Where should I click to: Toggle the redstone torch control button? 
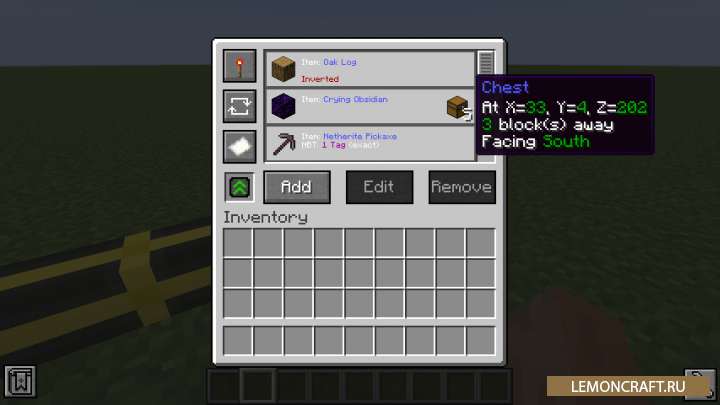[x=240, y=67]
